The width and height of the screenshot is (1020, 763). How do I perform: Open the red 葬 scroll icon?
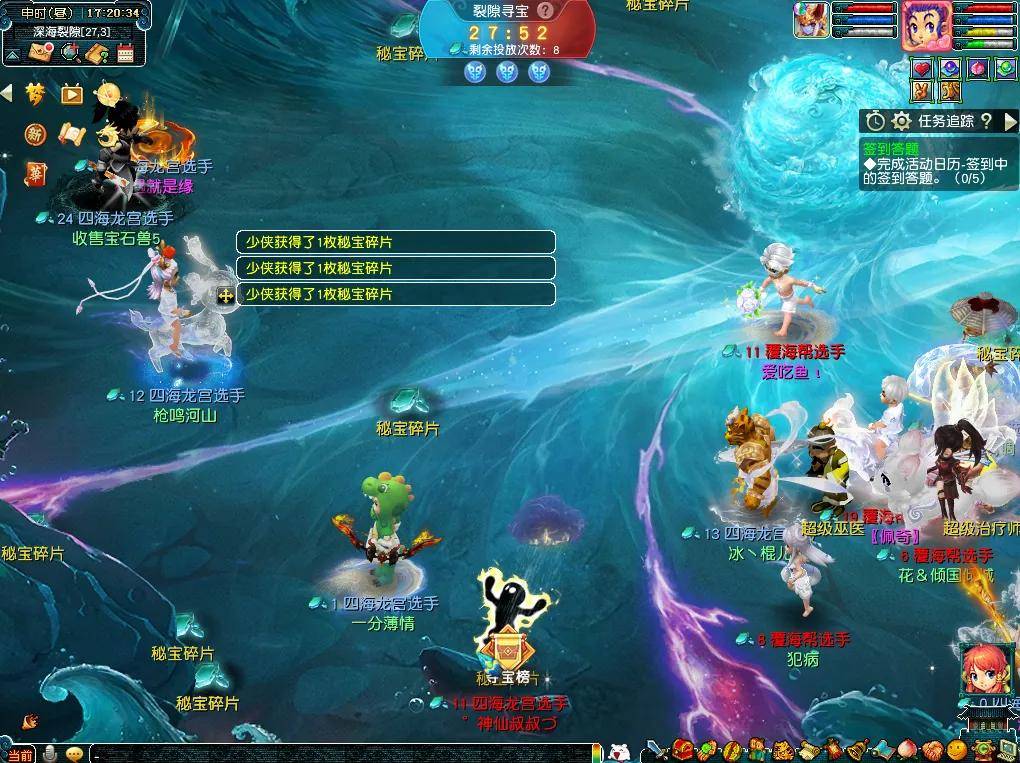pyautogui.click(x=36, y=174)
